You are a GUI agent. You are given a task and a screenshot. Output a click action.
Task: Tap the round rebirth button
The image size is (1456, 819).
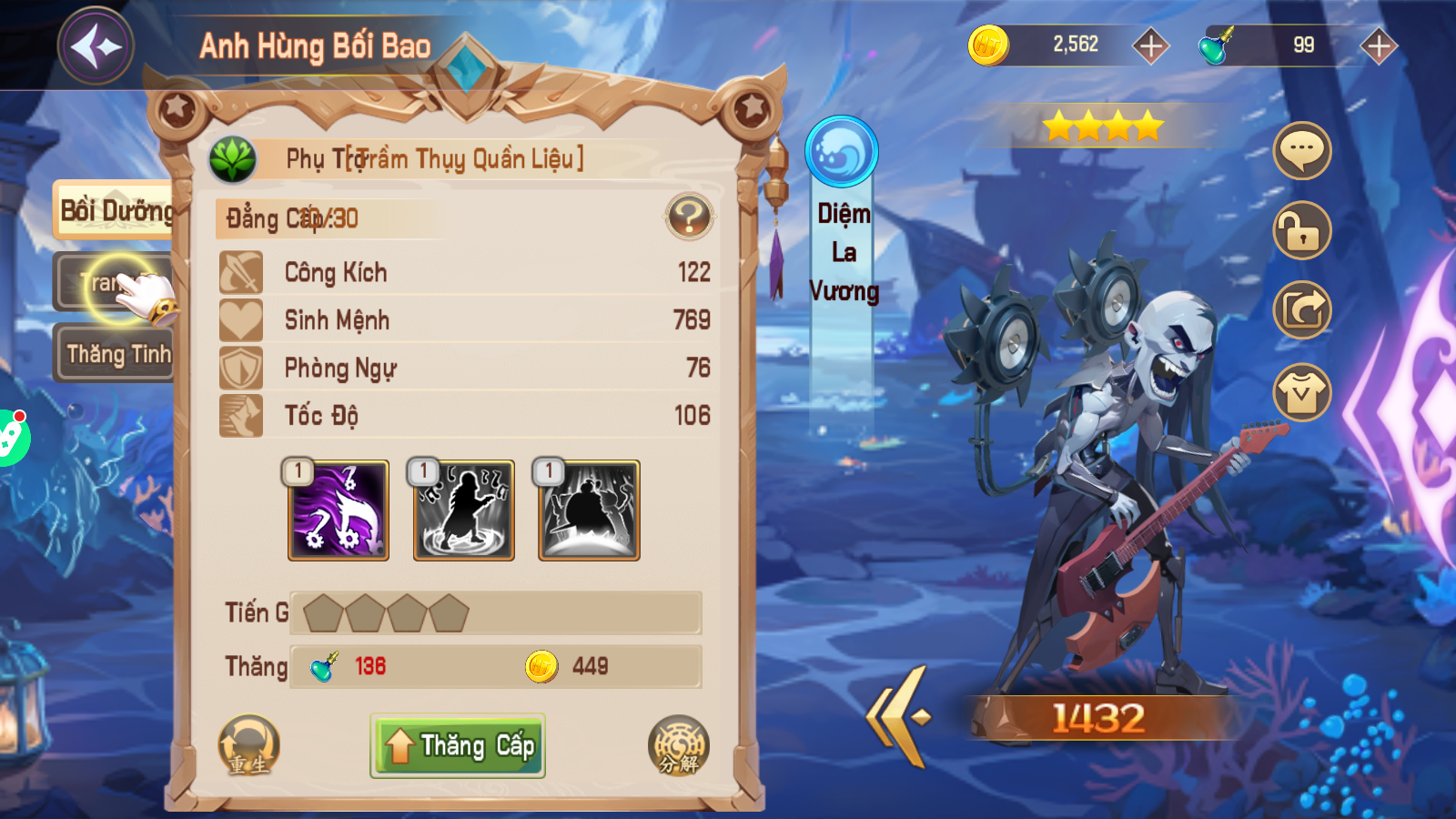coord(248,745)
